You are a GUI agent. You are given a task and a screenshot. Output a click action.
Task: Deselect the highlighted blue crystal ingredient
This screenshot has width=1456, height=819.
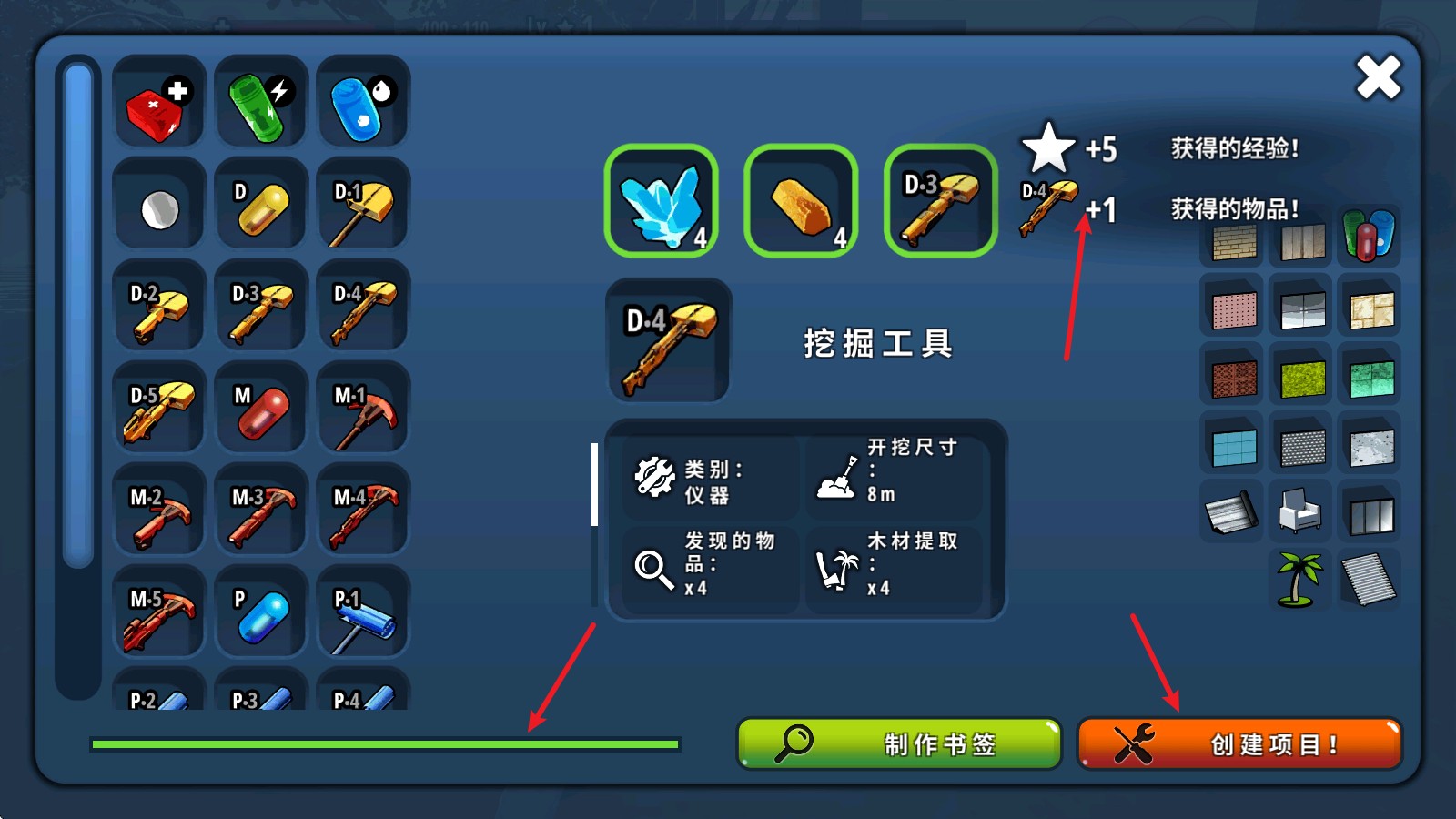pyautogui.click(x=662, y=202)
